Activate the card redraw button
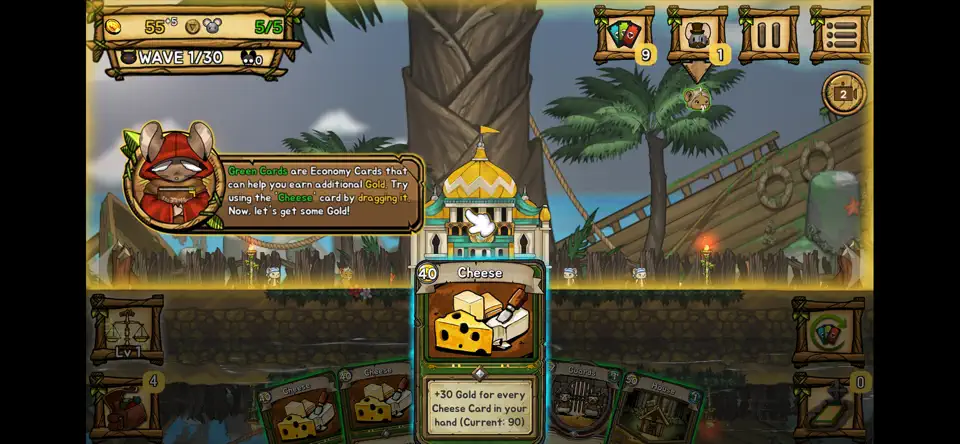 tap(827, 330)
